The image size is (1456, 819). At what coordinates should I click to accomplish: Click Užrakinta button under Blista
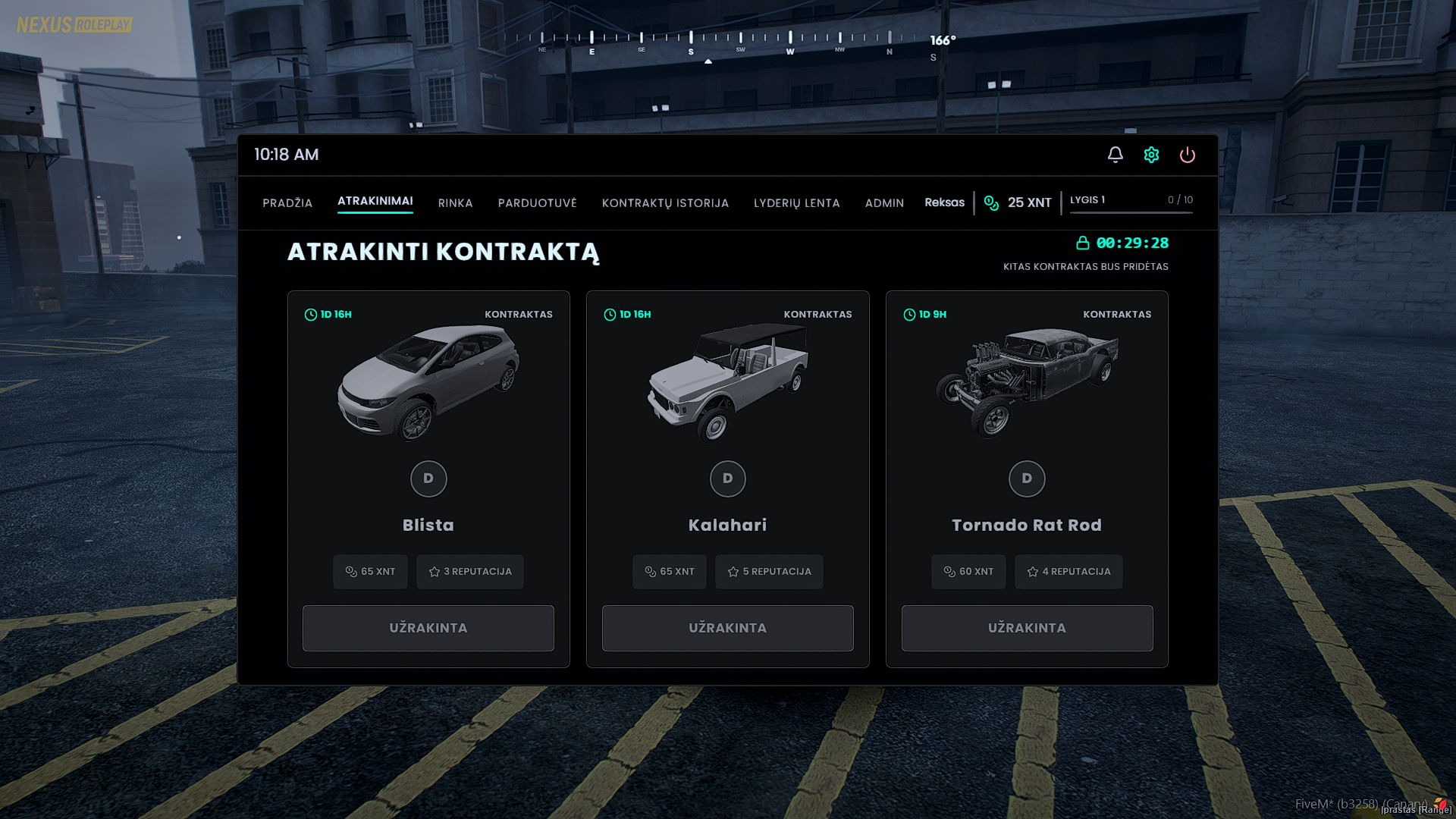point(428,628)
